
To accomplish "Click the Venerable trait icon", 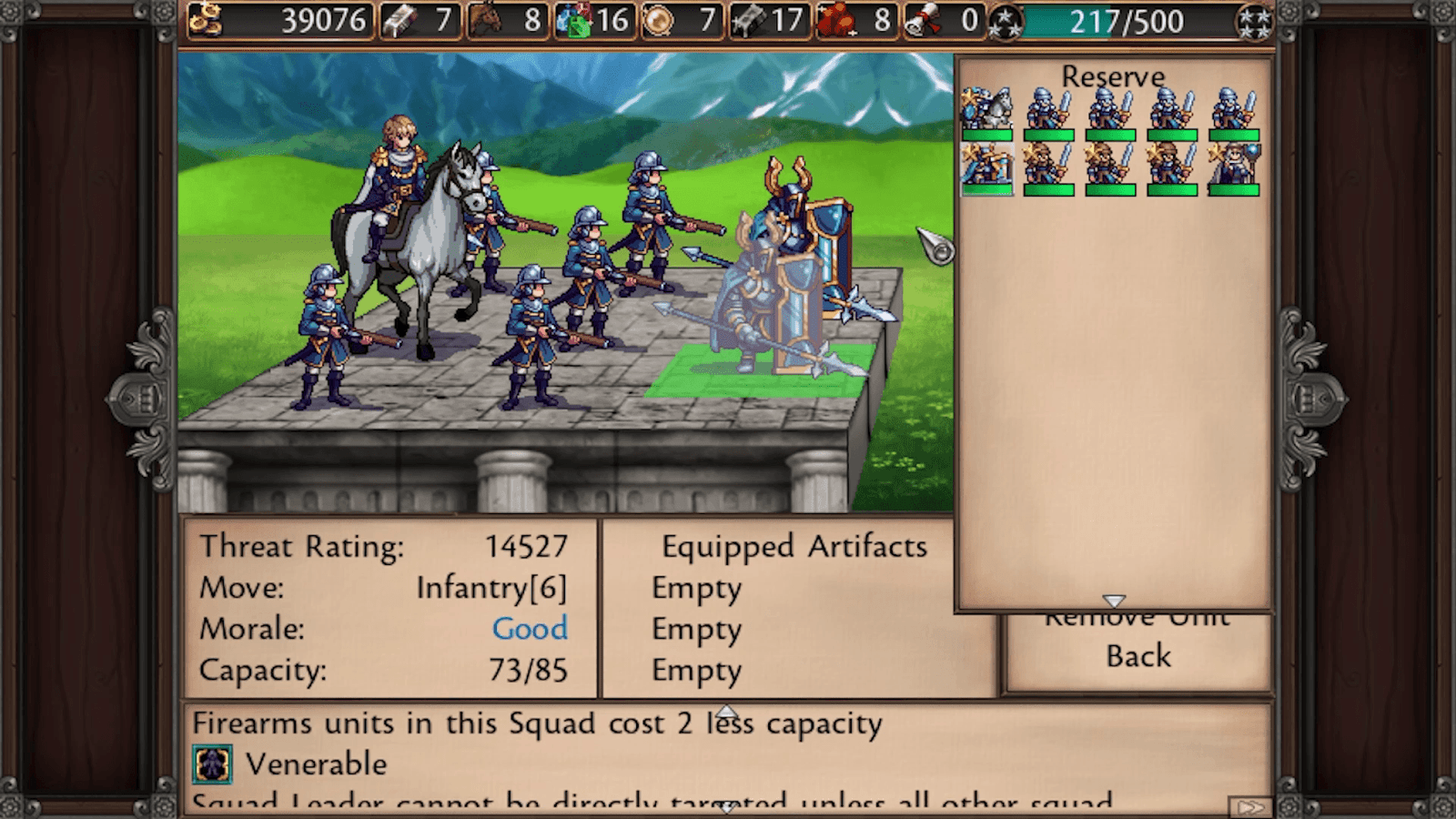I will pyautogui.click(x=212, y=764).
